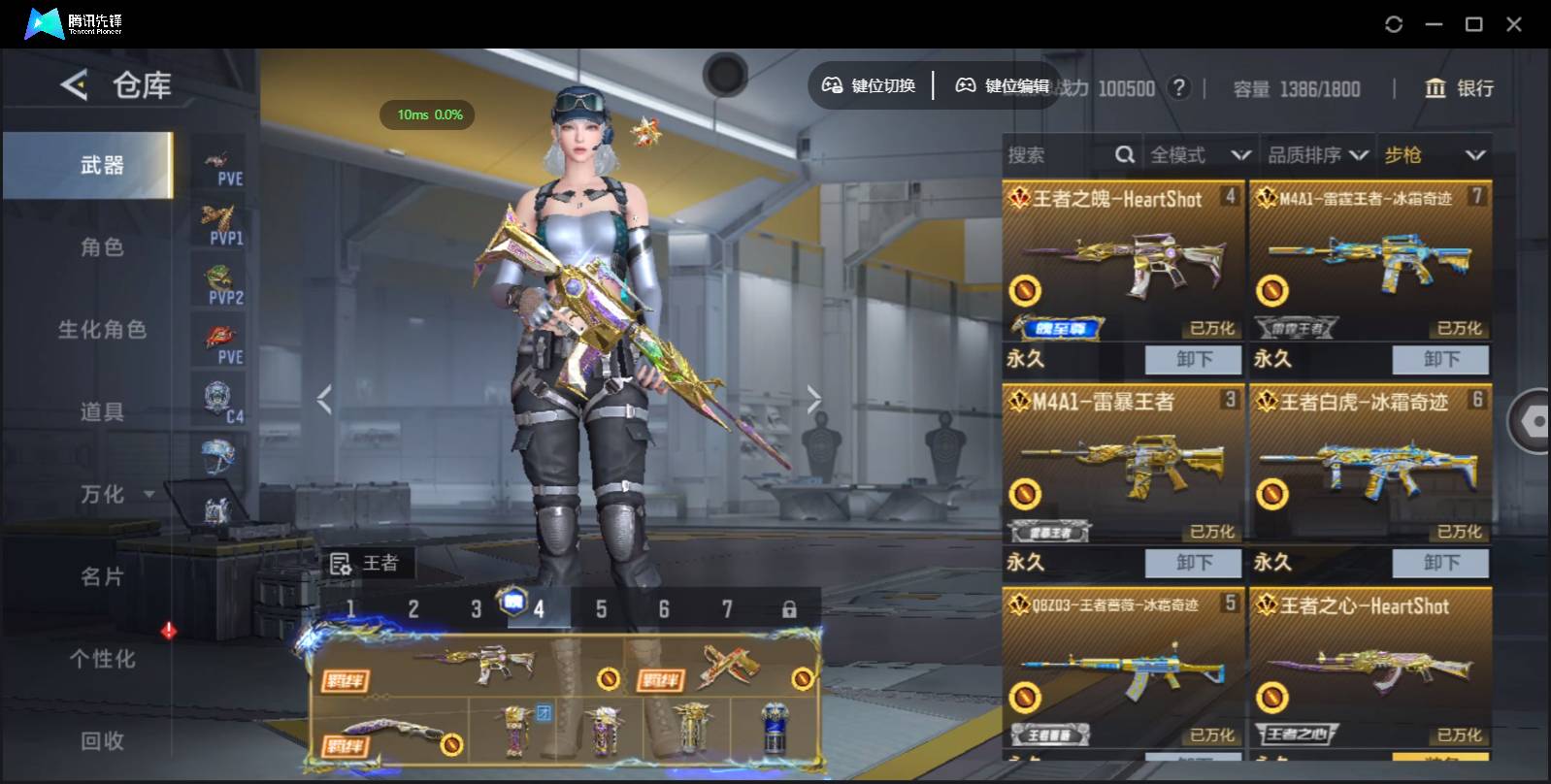
Task: Switch to the 生化角色 category
Action: 101,330
